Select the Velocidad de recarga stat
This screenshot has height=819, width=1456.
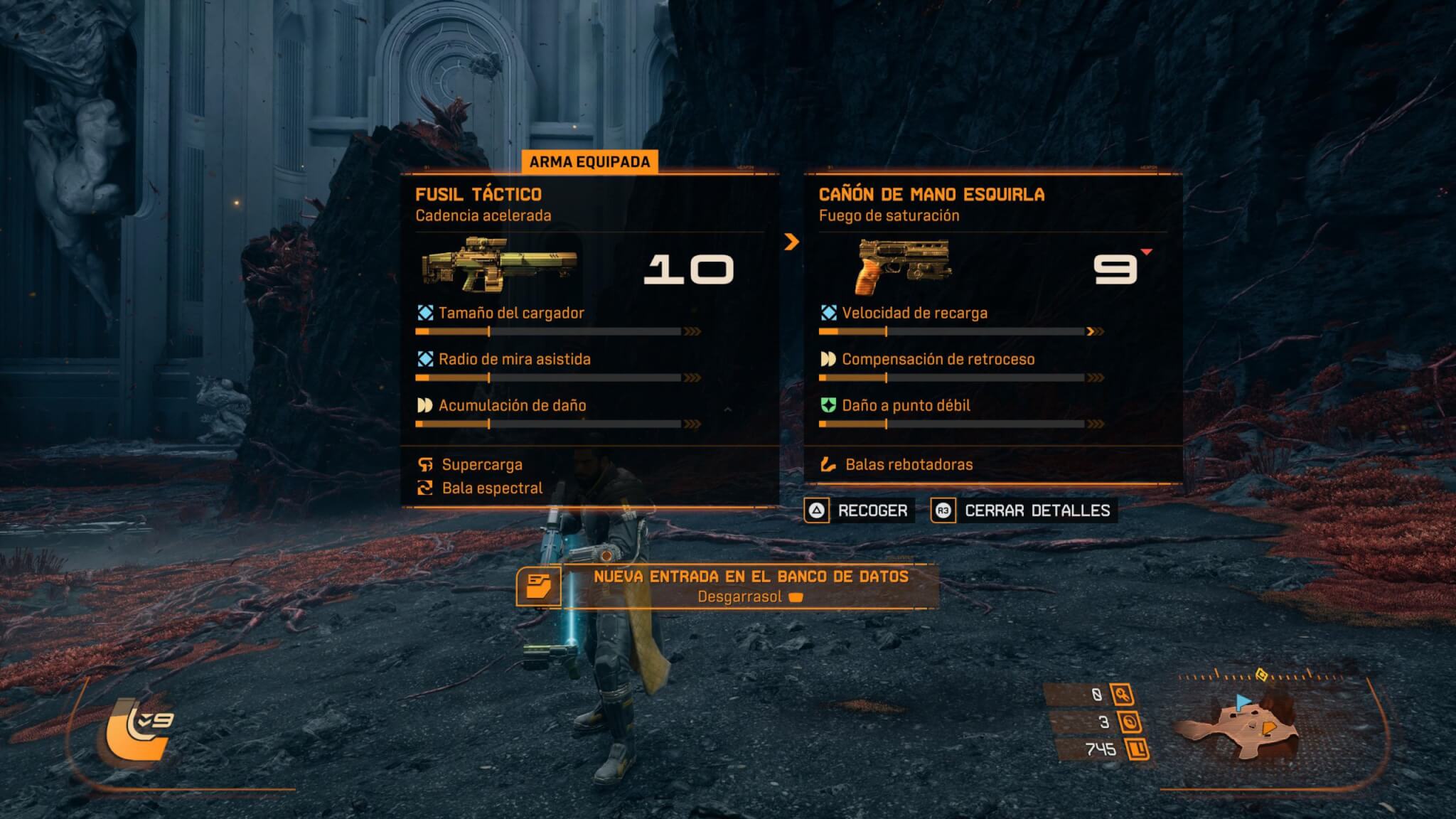point(914,314)
